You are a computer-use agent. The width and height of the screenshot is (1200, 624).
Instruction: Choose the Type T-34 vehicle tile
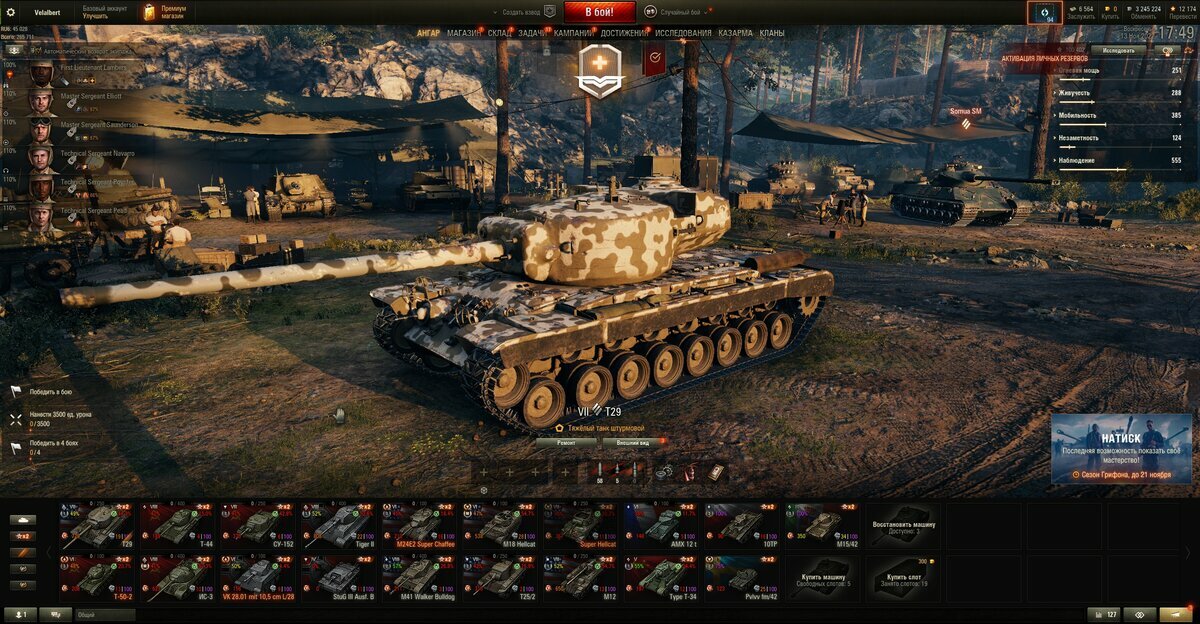[x=660, y=577]
